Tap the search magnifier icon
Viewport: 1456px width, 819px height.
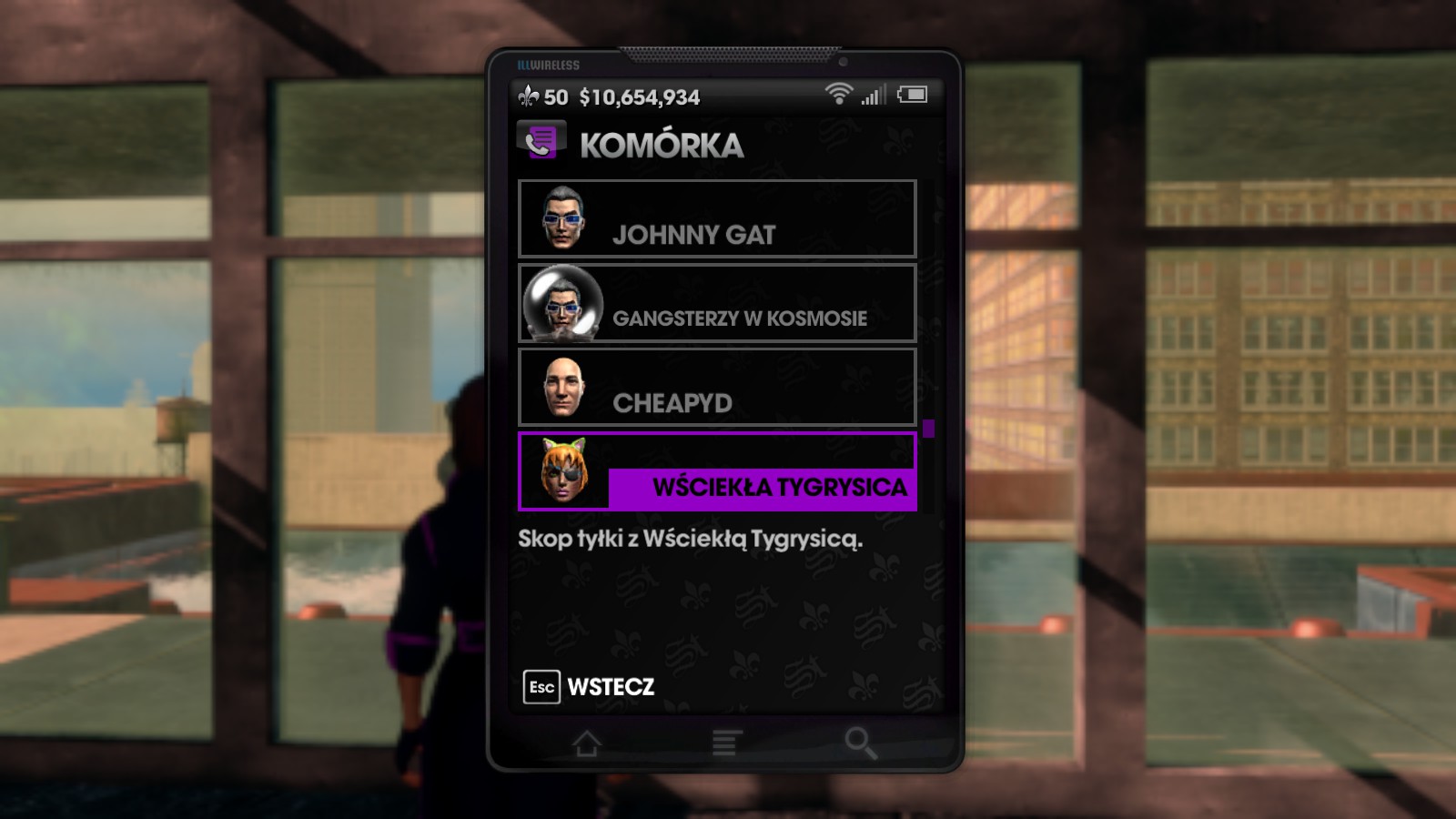pyautogui.click(x=859, y=743)
